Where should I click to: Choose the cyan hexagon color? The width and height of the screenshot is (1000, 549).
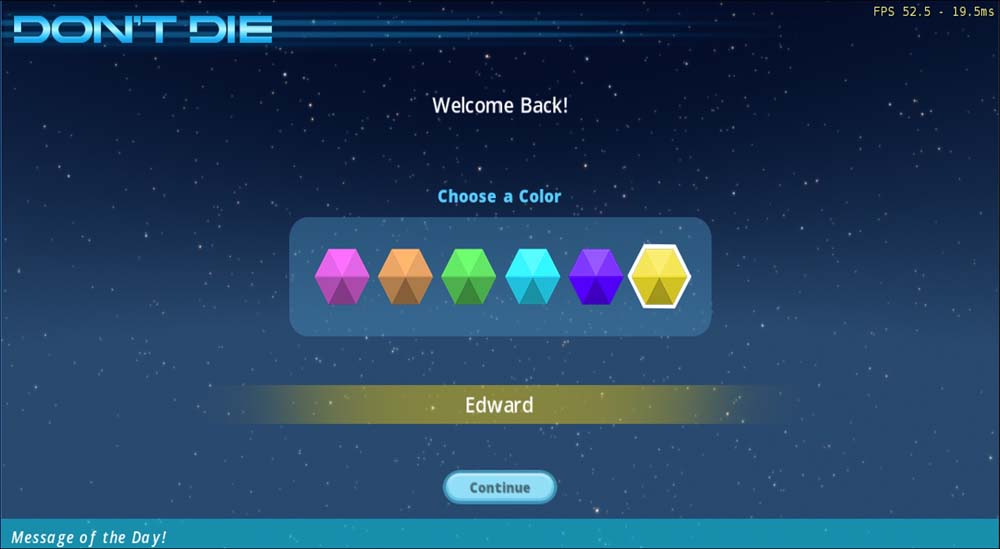tap(532, 277)
